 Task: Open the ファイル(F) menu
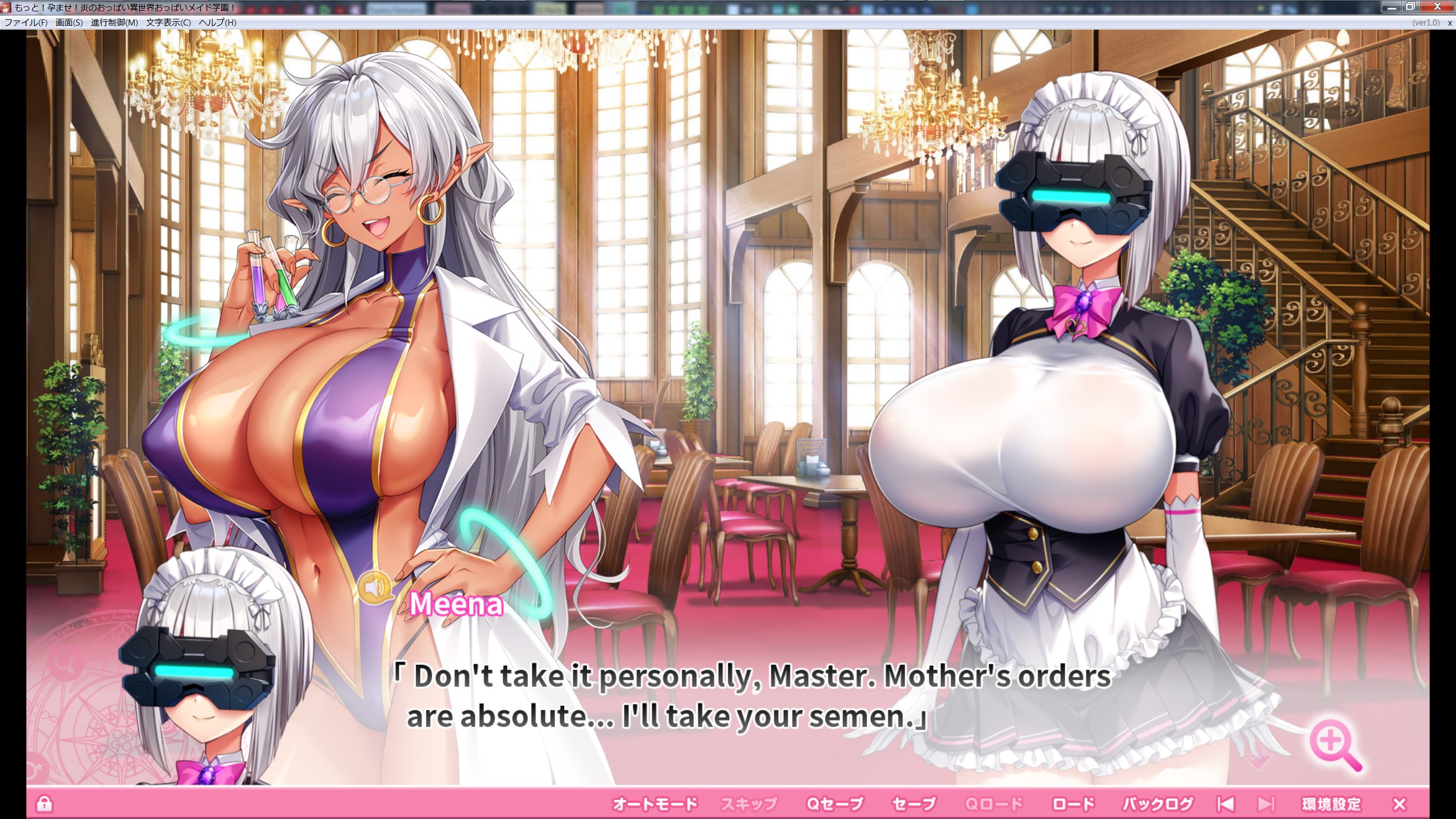[26, 23]
